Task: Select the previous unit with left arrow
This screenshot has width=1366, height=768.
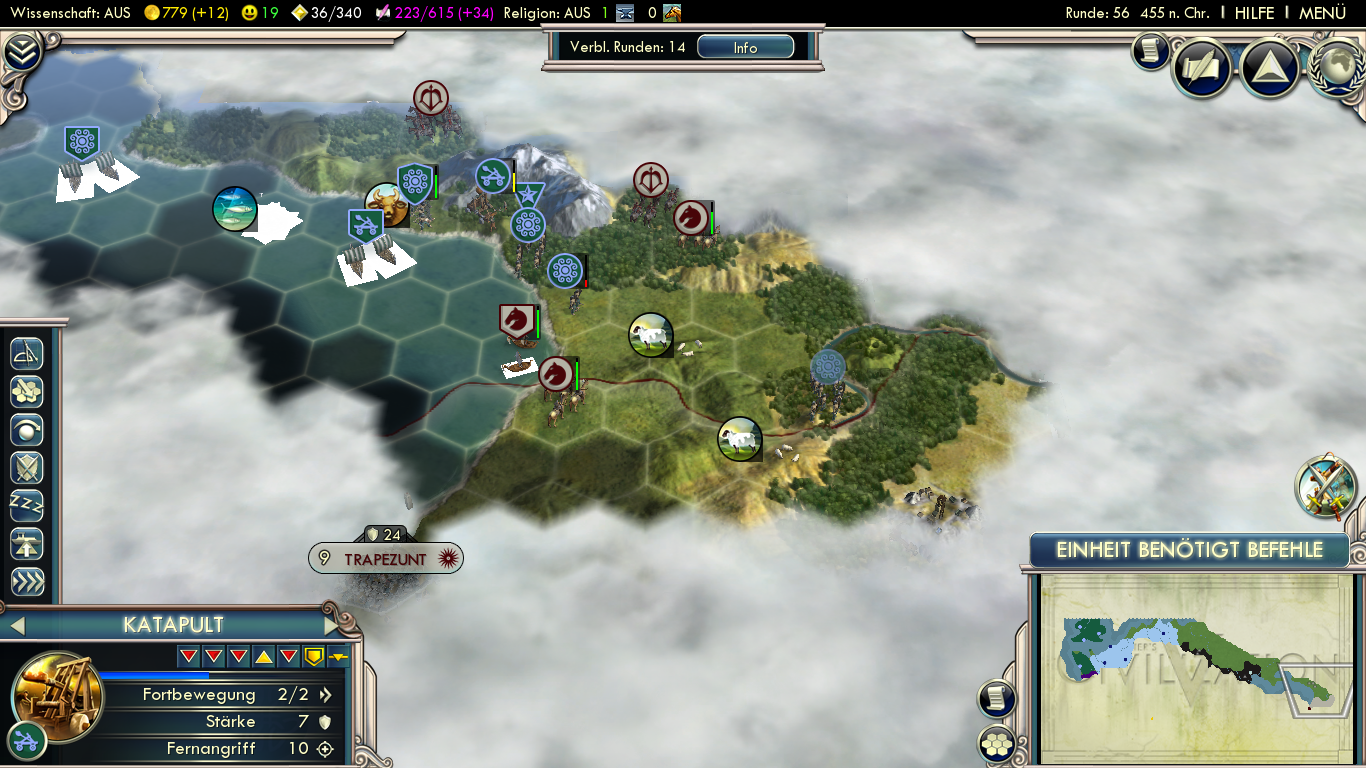Action: 16,626
